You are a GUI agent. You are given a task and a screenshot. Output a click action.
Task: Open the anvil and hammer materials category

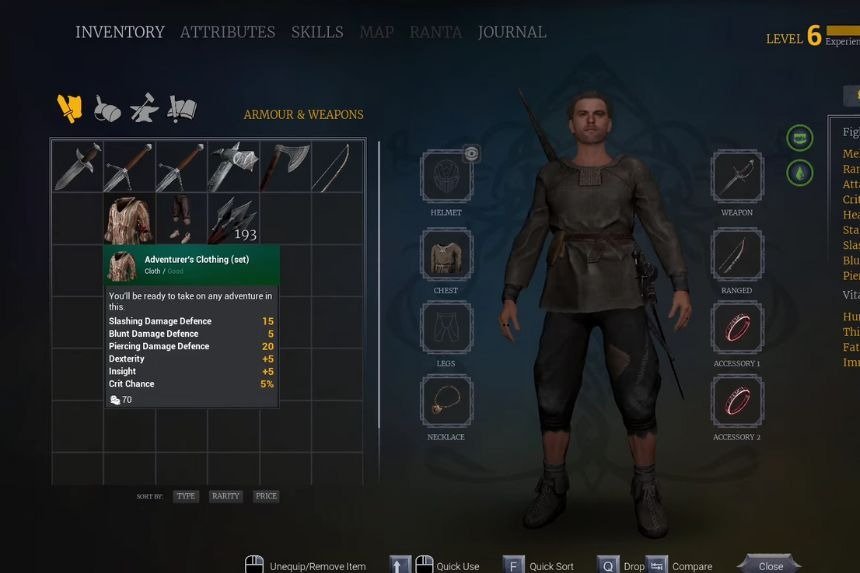(x=144, y=108)
